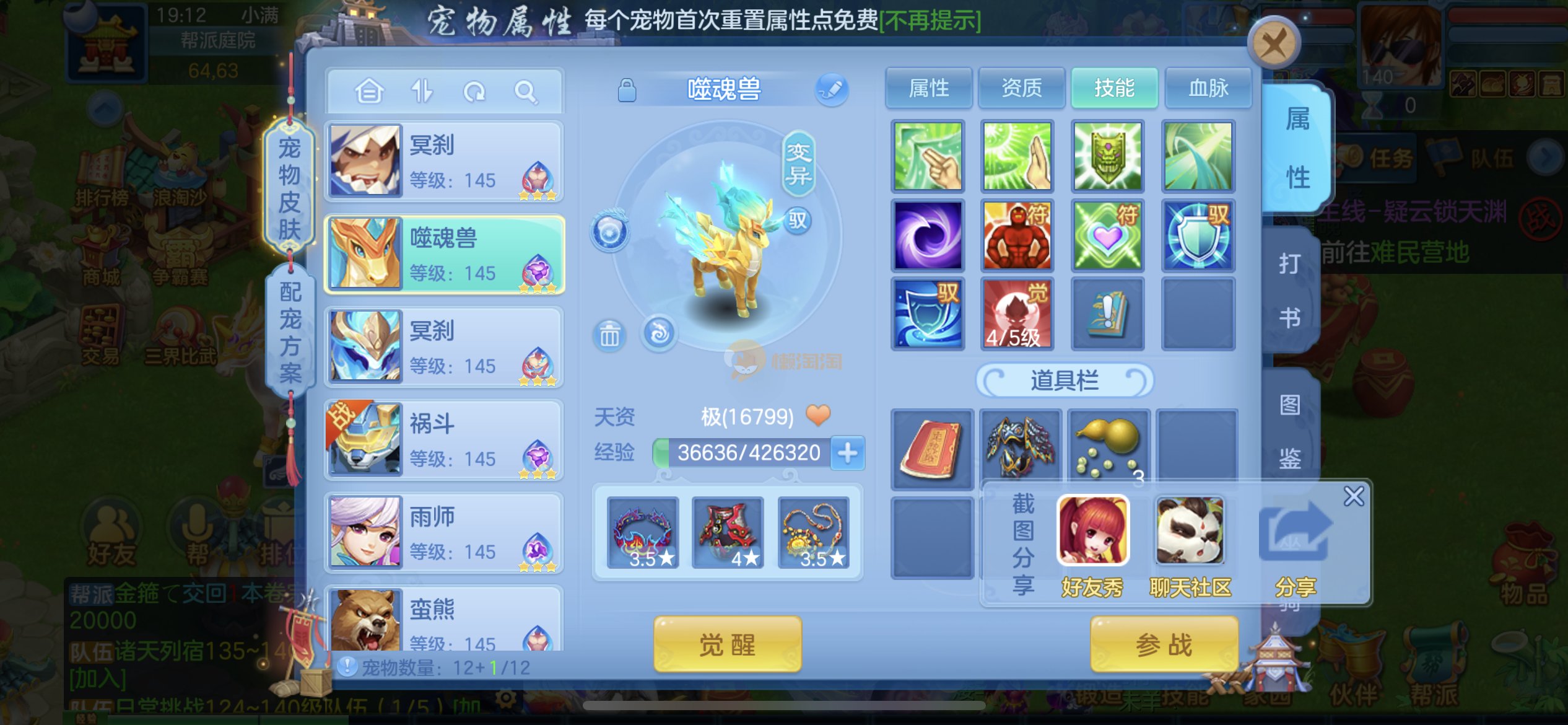Select the red muscle man skill icon
This screenshot has height=725, width=1568.
pos(1017,236)
